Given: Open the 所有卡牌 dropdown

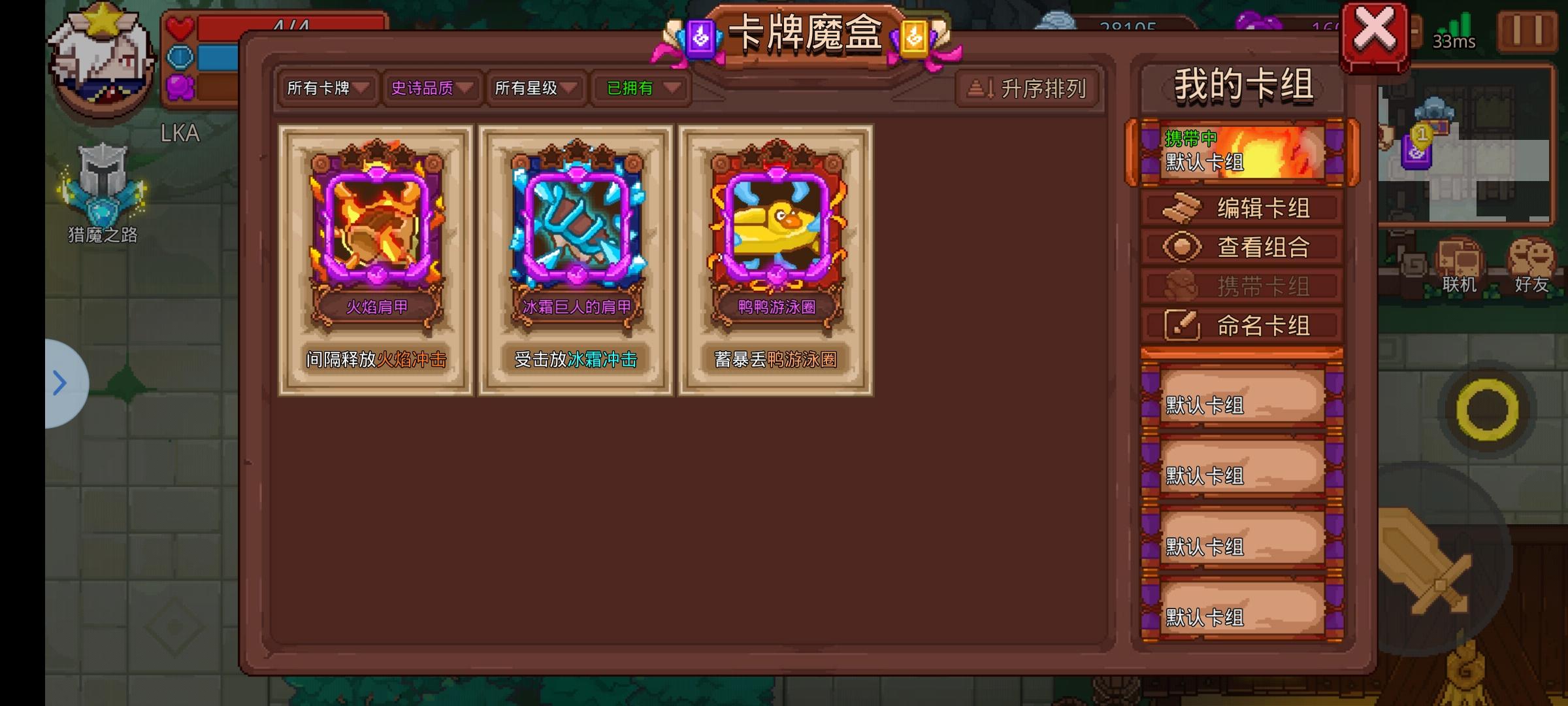Looking at the screenshot, I should 325,89.
